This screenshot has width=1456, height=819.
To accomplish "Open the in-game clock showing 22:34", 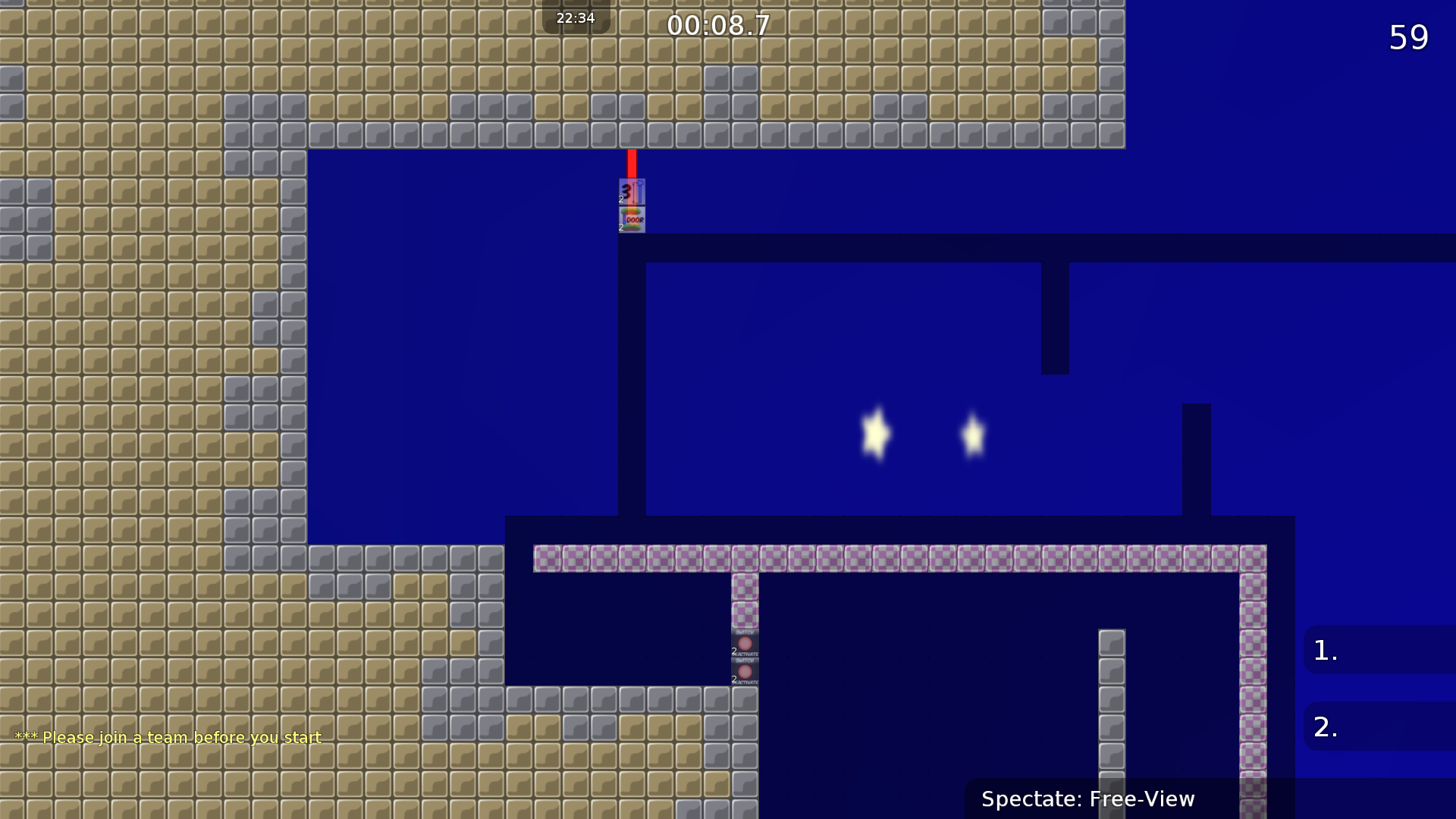I will (x=575, y=17).
